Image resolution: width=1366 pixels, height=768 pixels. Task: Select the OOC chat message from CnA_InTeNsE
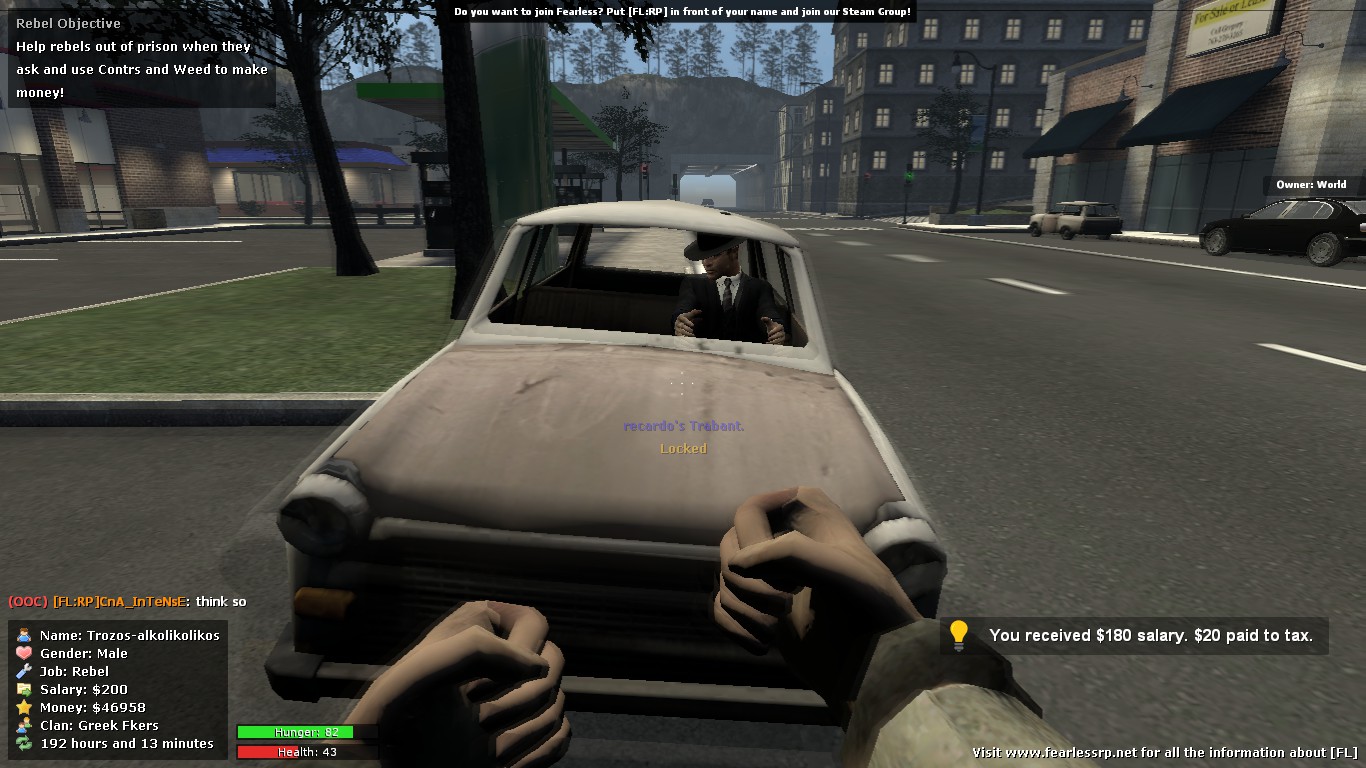[127, 601]
